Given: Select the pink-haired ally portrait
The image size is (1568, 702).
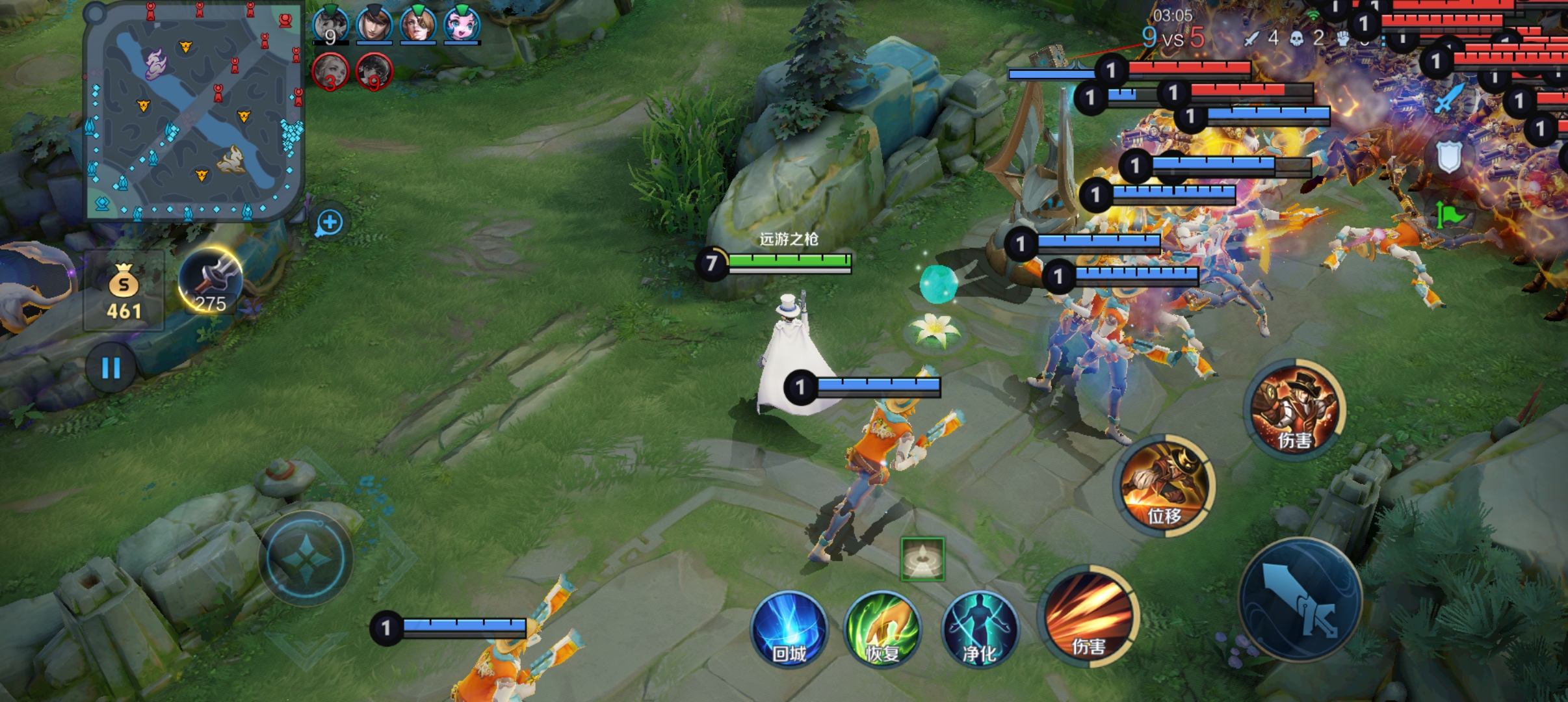Looking at the screenshot, I should (462, 25).
